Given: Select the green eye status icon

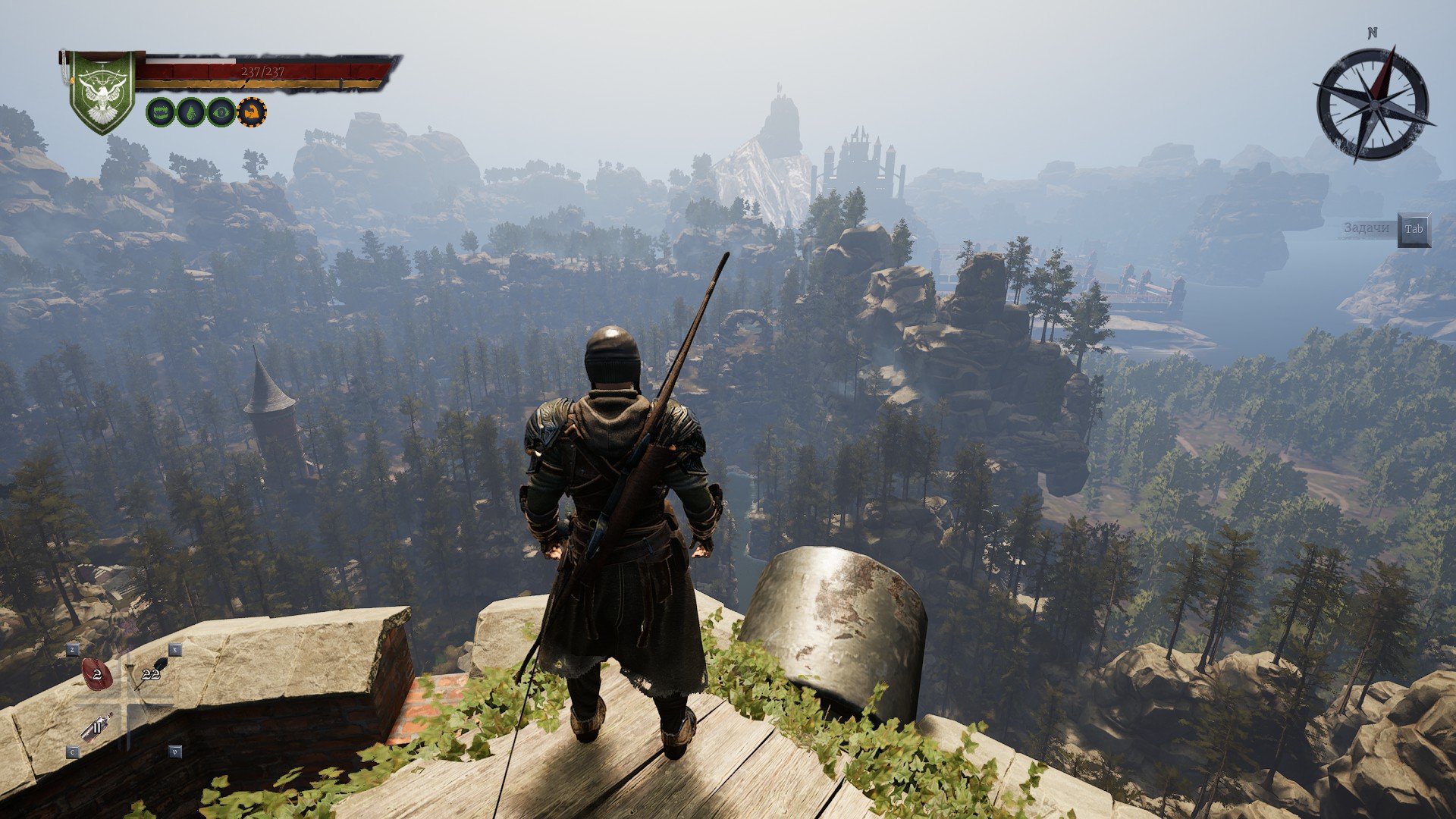Looking at the screenshot, I should click(221, 112).
